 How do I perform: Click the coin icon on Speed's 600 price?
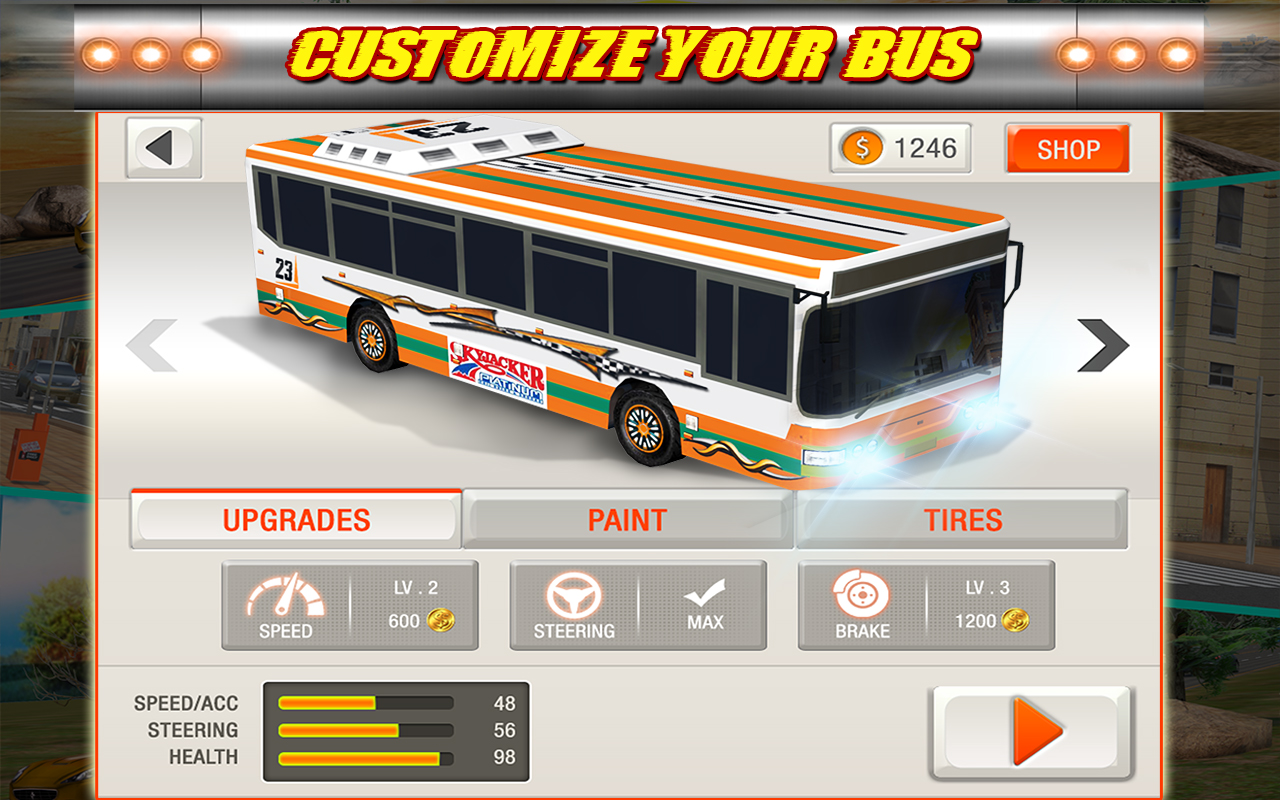(442, 622)
